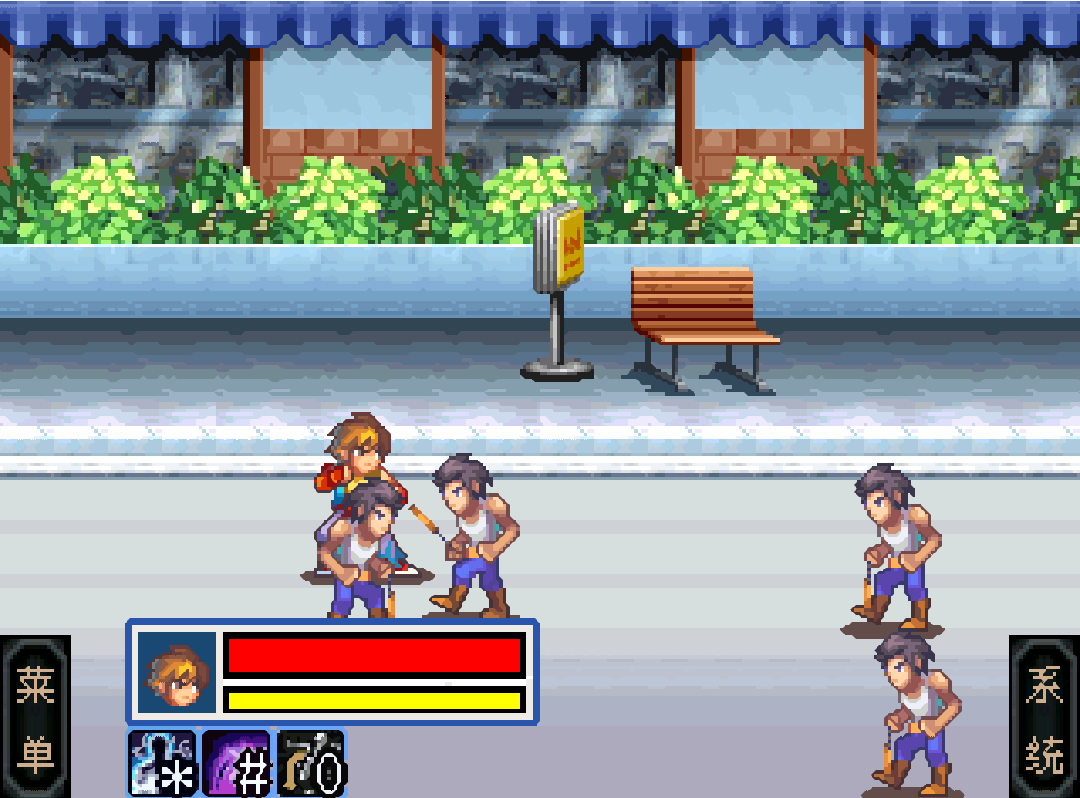Click the hero portrait in status panel

[x=177, y=672]
